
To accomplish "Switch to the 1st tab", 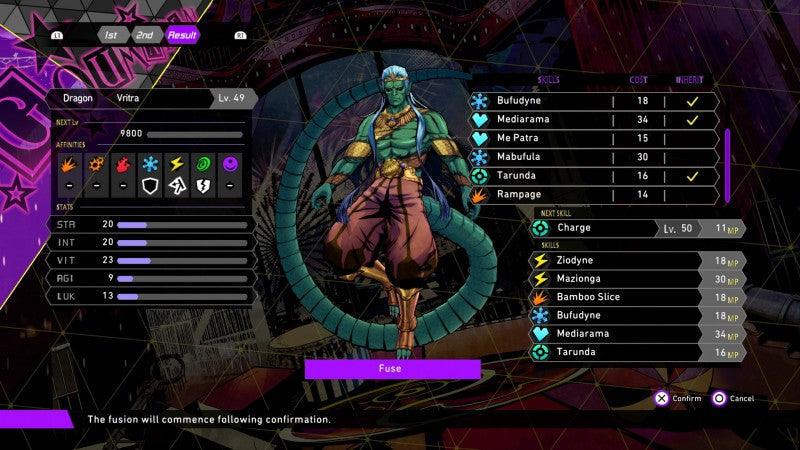I will pos(110,34).
